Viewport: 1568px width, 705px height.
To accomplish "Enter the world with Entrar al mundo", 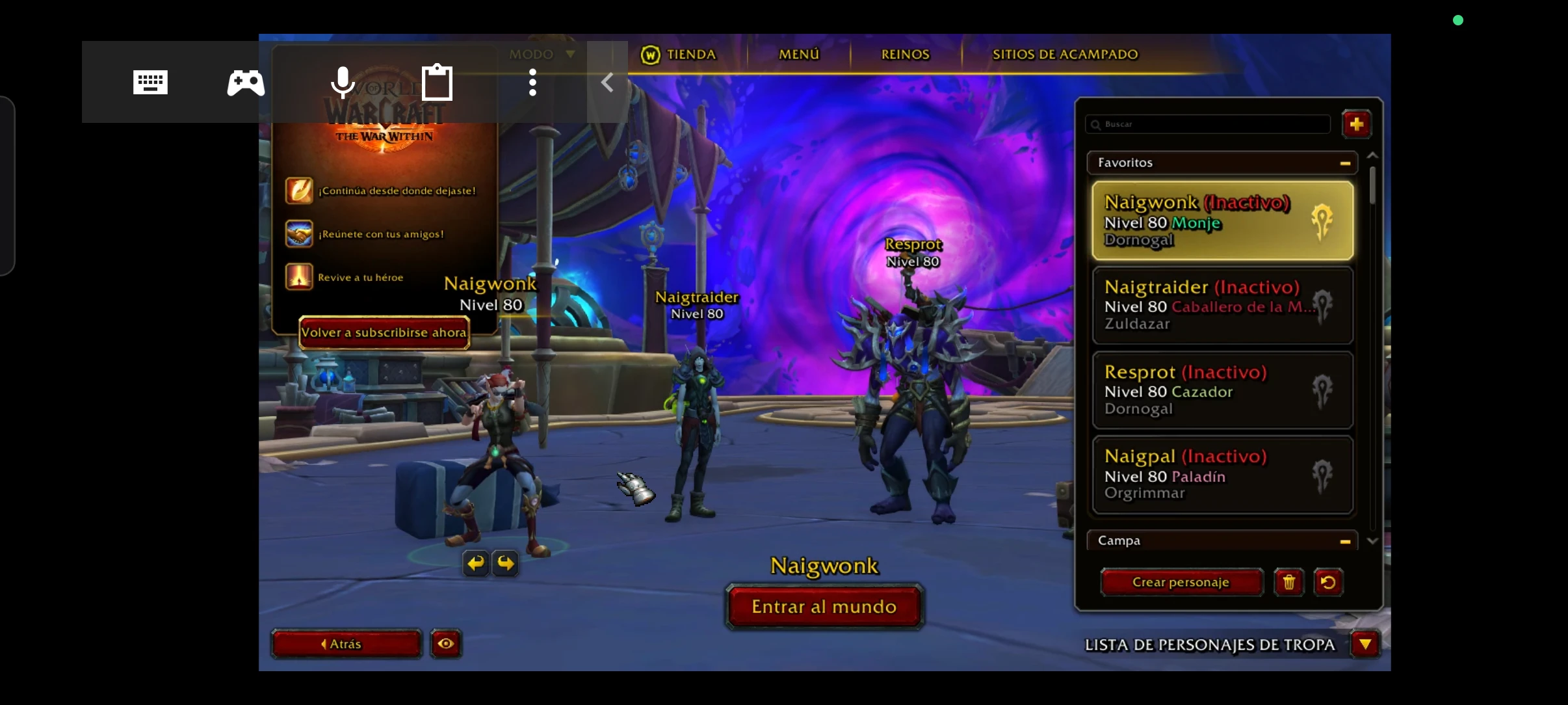I will click(x=824, y=607).
